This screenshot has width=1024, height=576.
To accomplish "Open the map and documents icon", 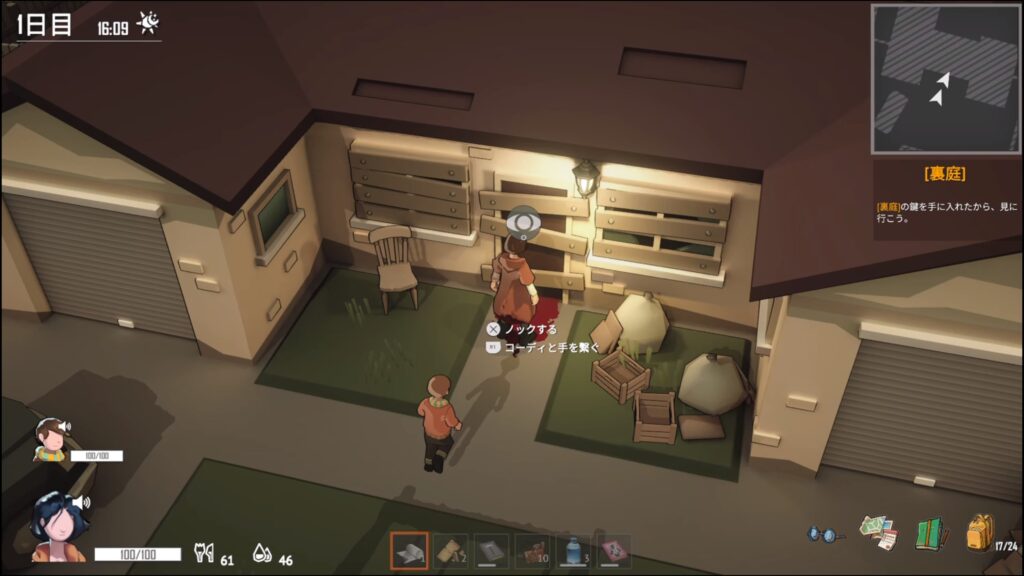I will [878, 532].
